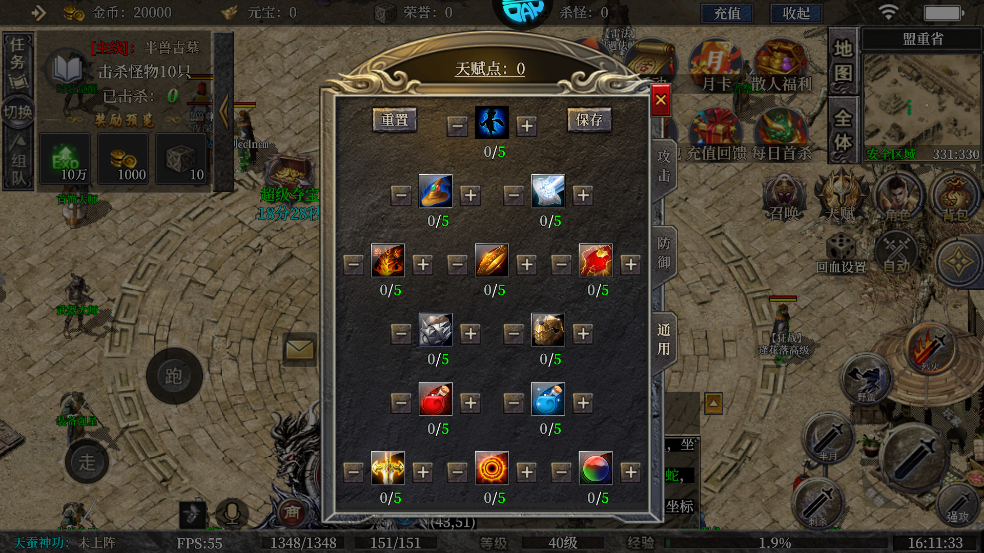Save talents with the 保存 button
Image resolution: width=984 pixels, height=553 pixels.
590,121
